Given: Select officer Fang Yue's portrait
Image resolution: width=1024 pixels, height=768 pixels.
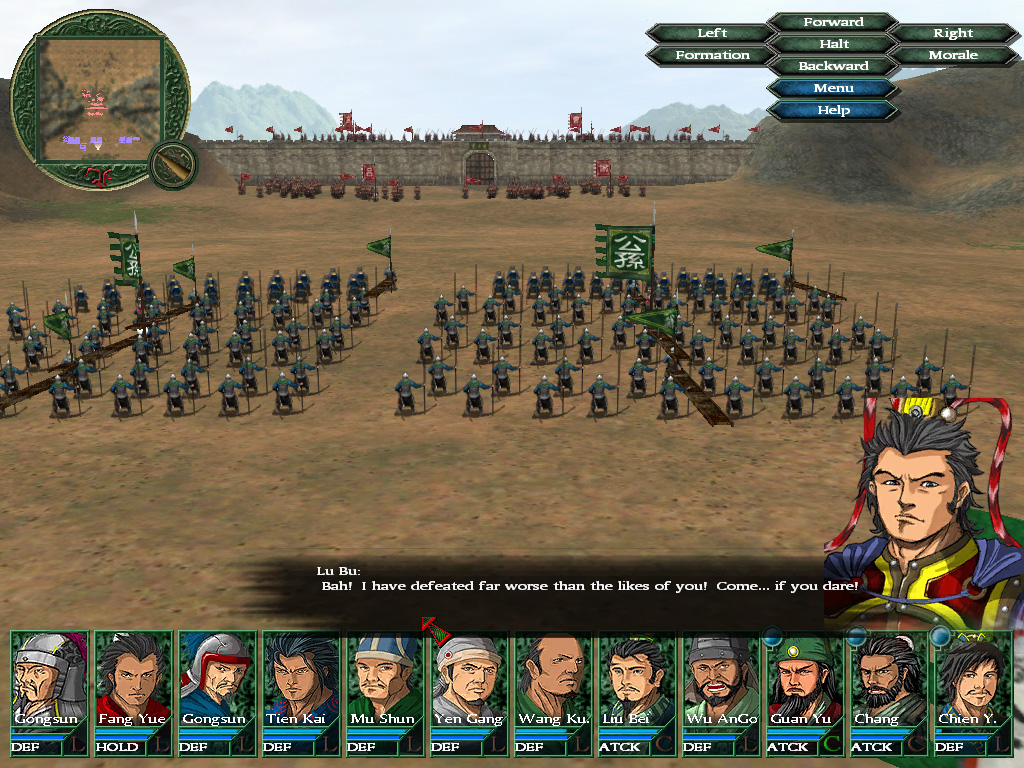Looking at the screenshot, I should [133, 680].
